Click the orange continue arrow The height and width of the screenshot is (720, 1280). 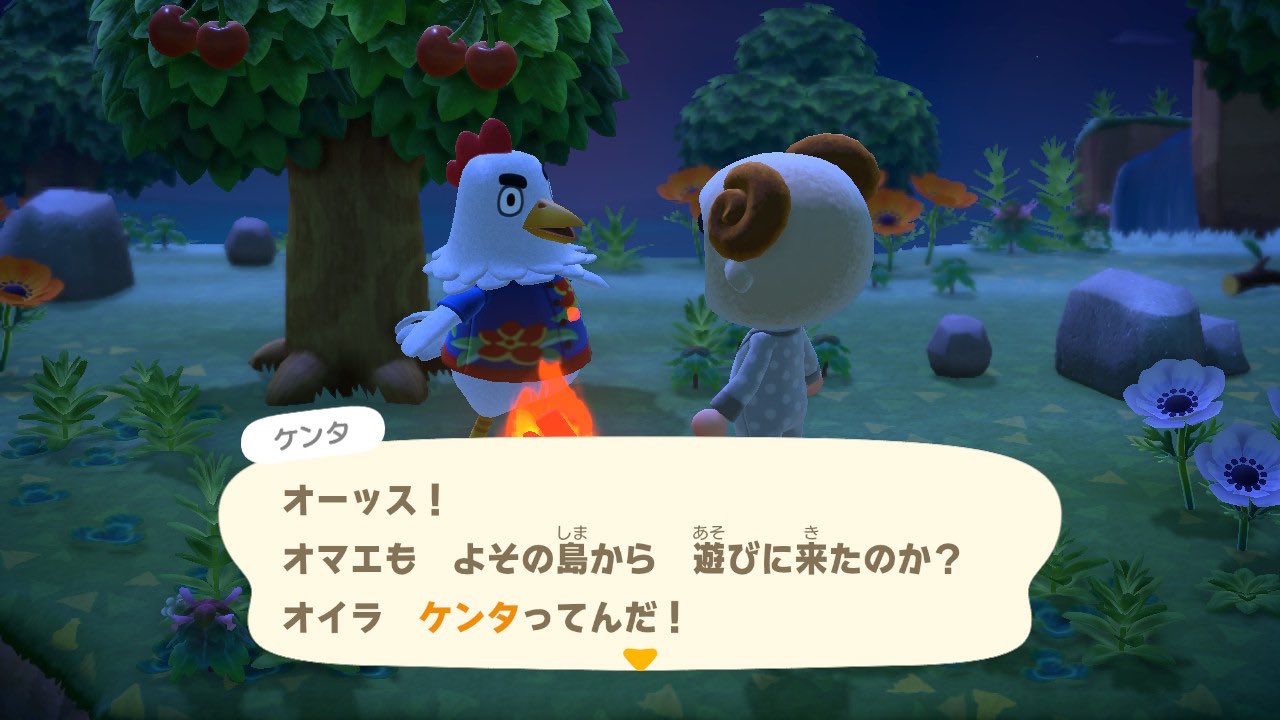[640, 656]
